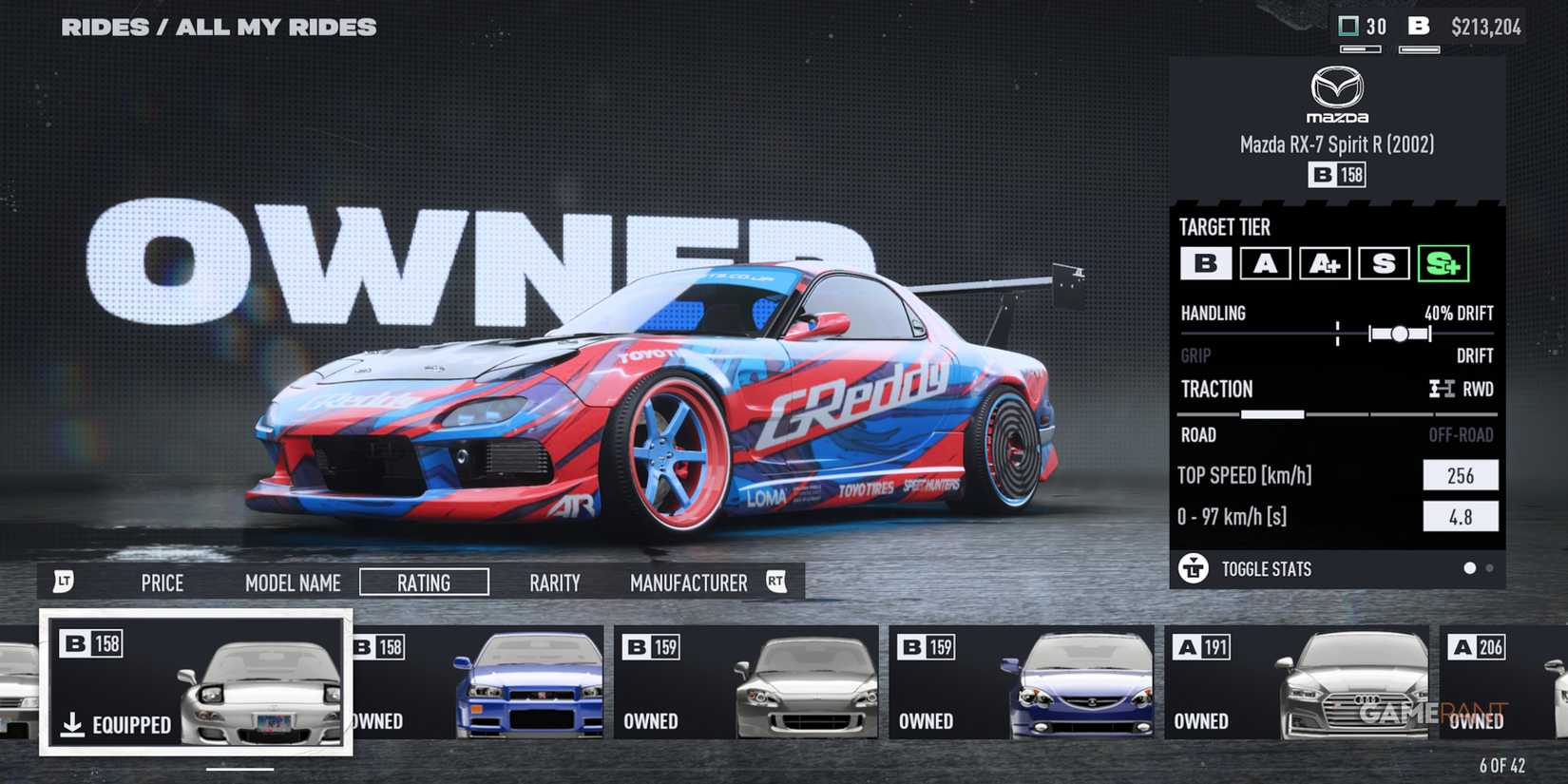Switch sorting to the Model Name tab
Image resolution: width=1568 pixels, height=784 pixels.
[x=292, y=583]
